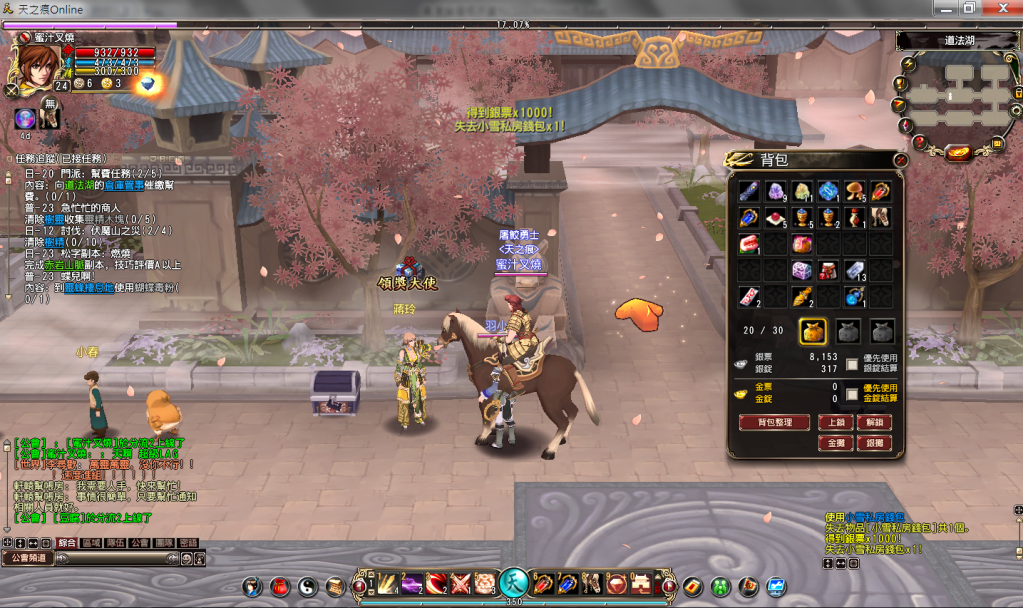The width and height of the screenshot is (1023, 608).
Task: Activate the purple lightning skill
Action: click(412, 583)
